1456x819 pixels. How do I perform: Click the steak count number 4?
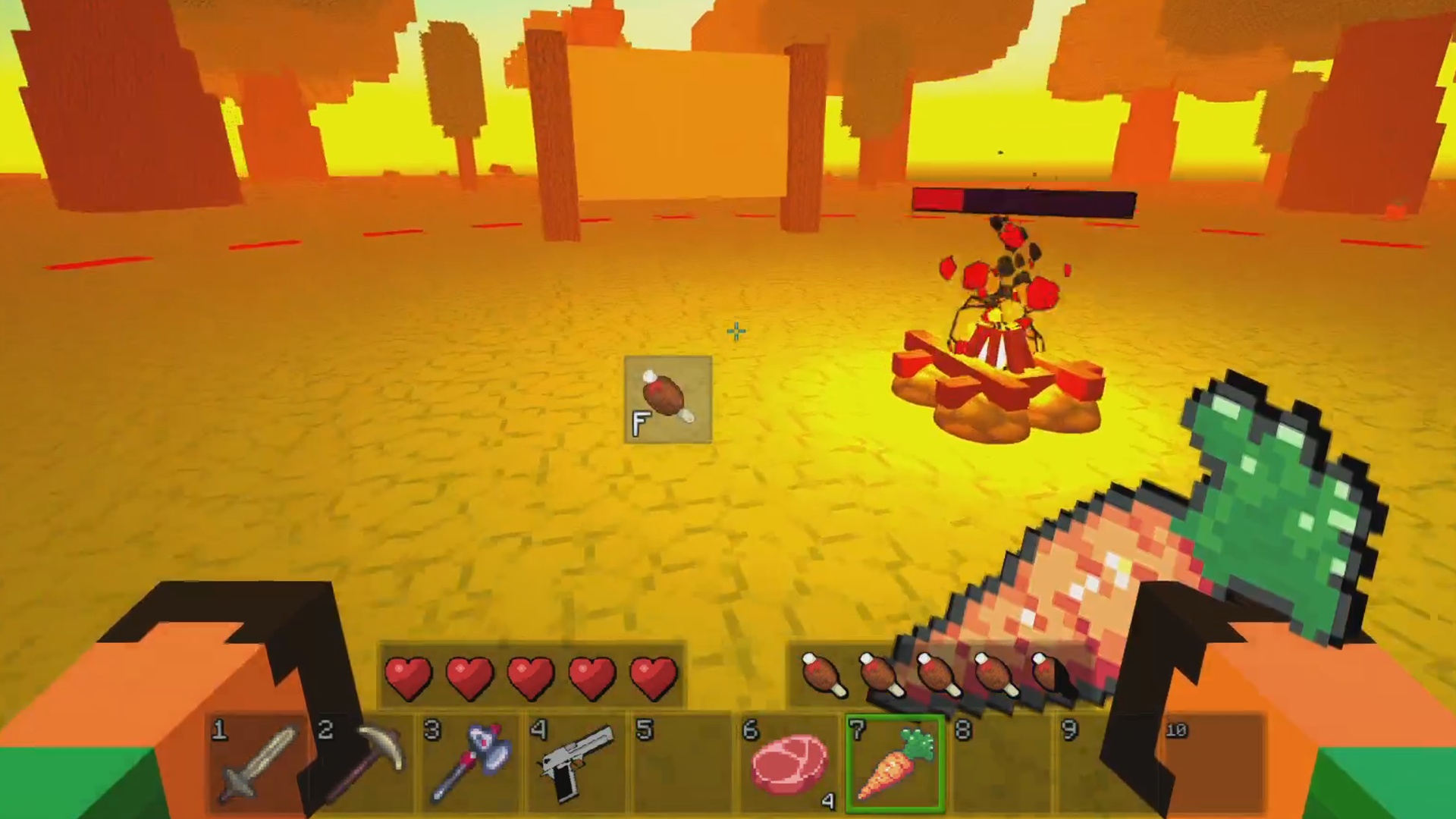click(x=828, y=802)
